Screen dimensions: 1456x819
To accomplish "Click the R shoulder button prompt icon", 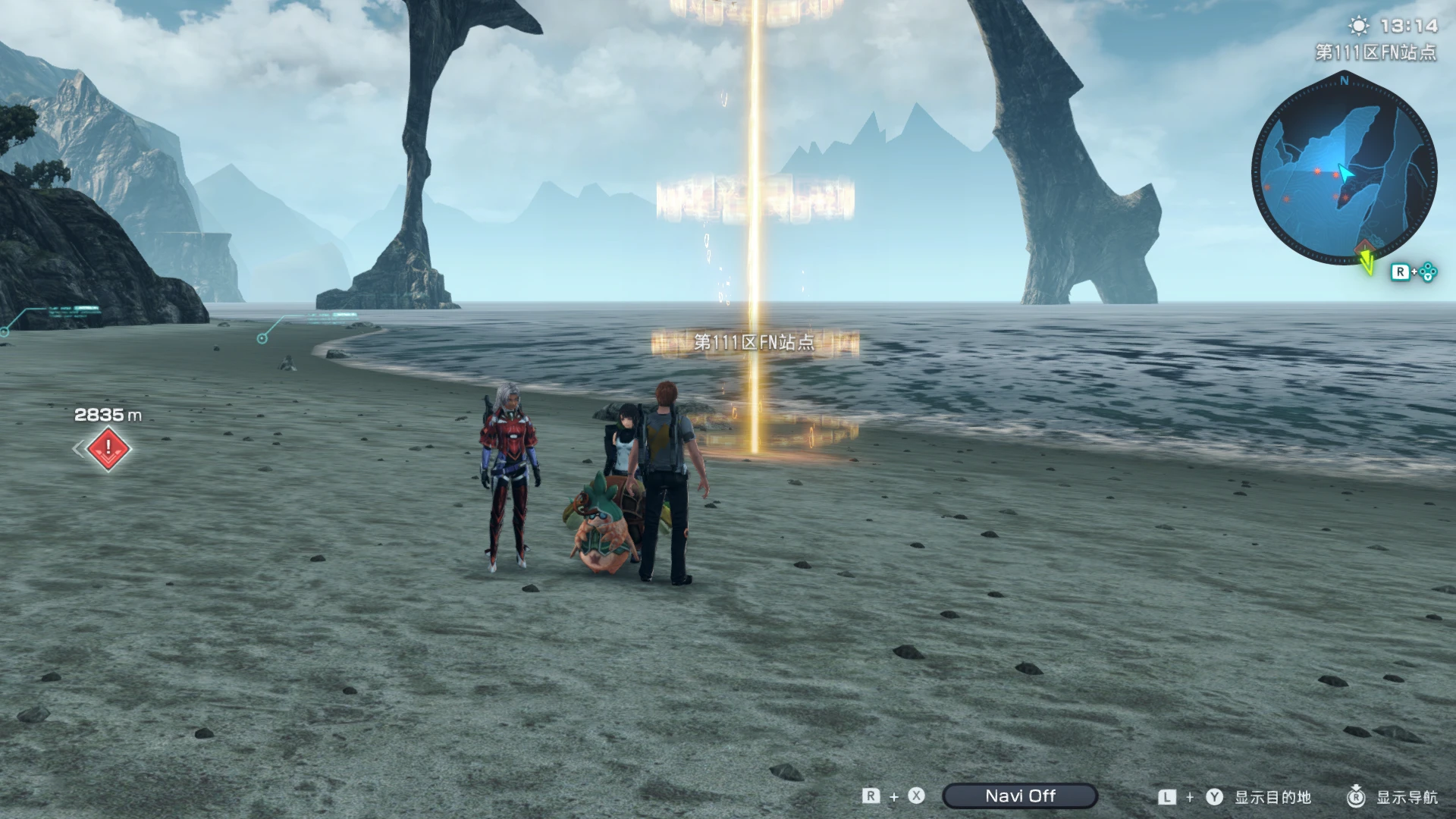I will [x=871, y=796].
